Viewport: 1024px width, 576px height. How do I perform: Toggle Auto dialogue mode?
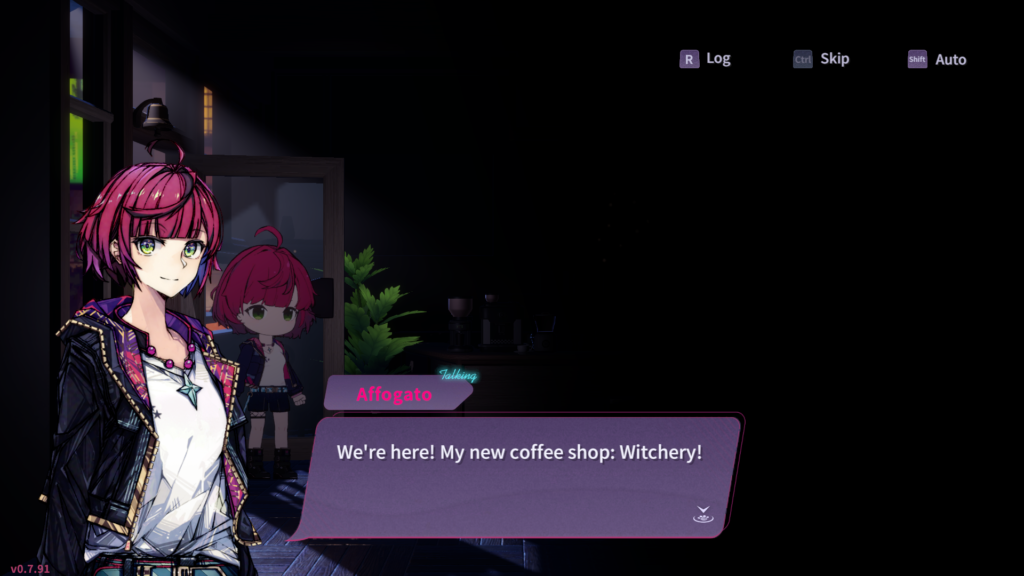(938, 60)
